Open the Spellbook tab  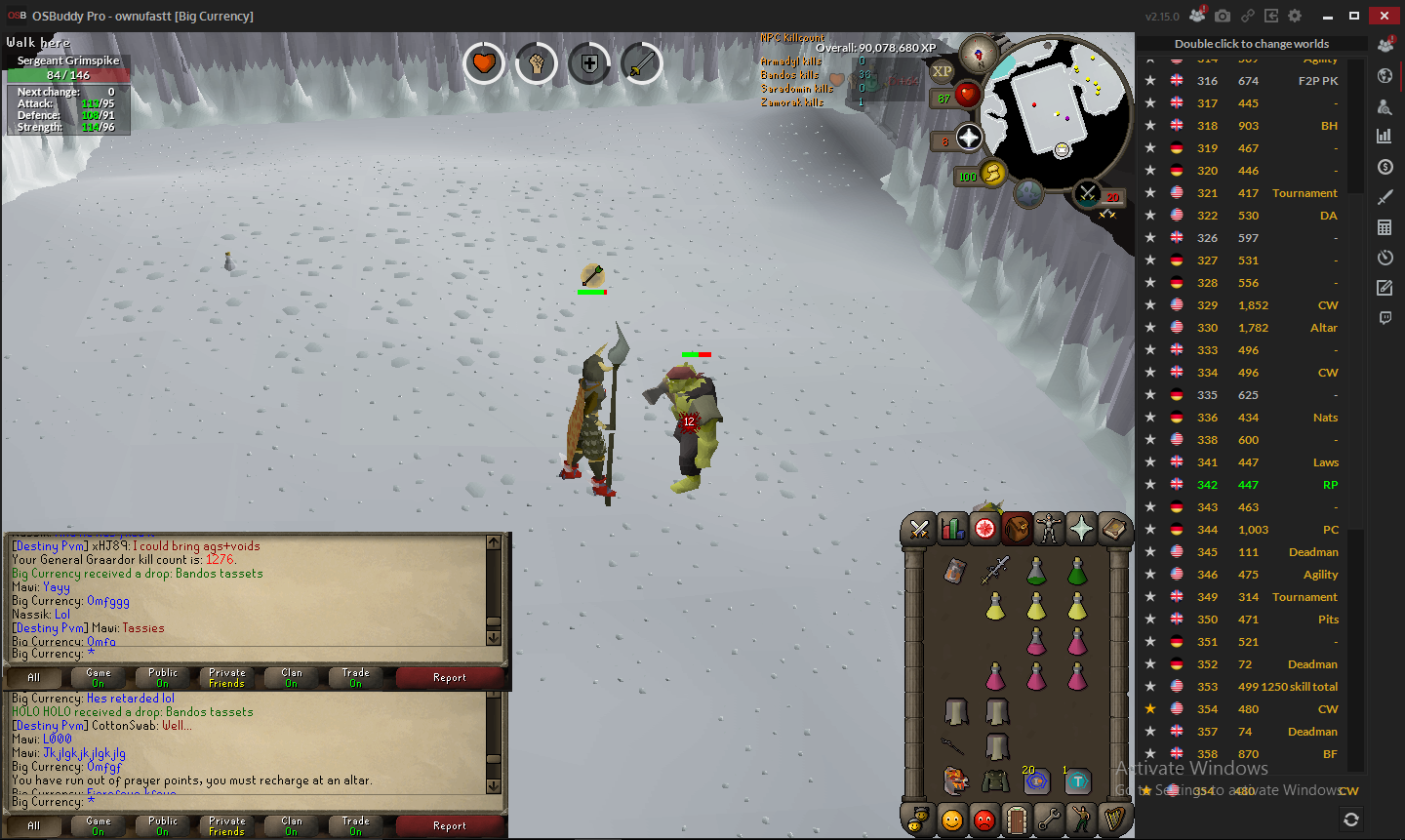coord(1113,529)
